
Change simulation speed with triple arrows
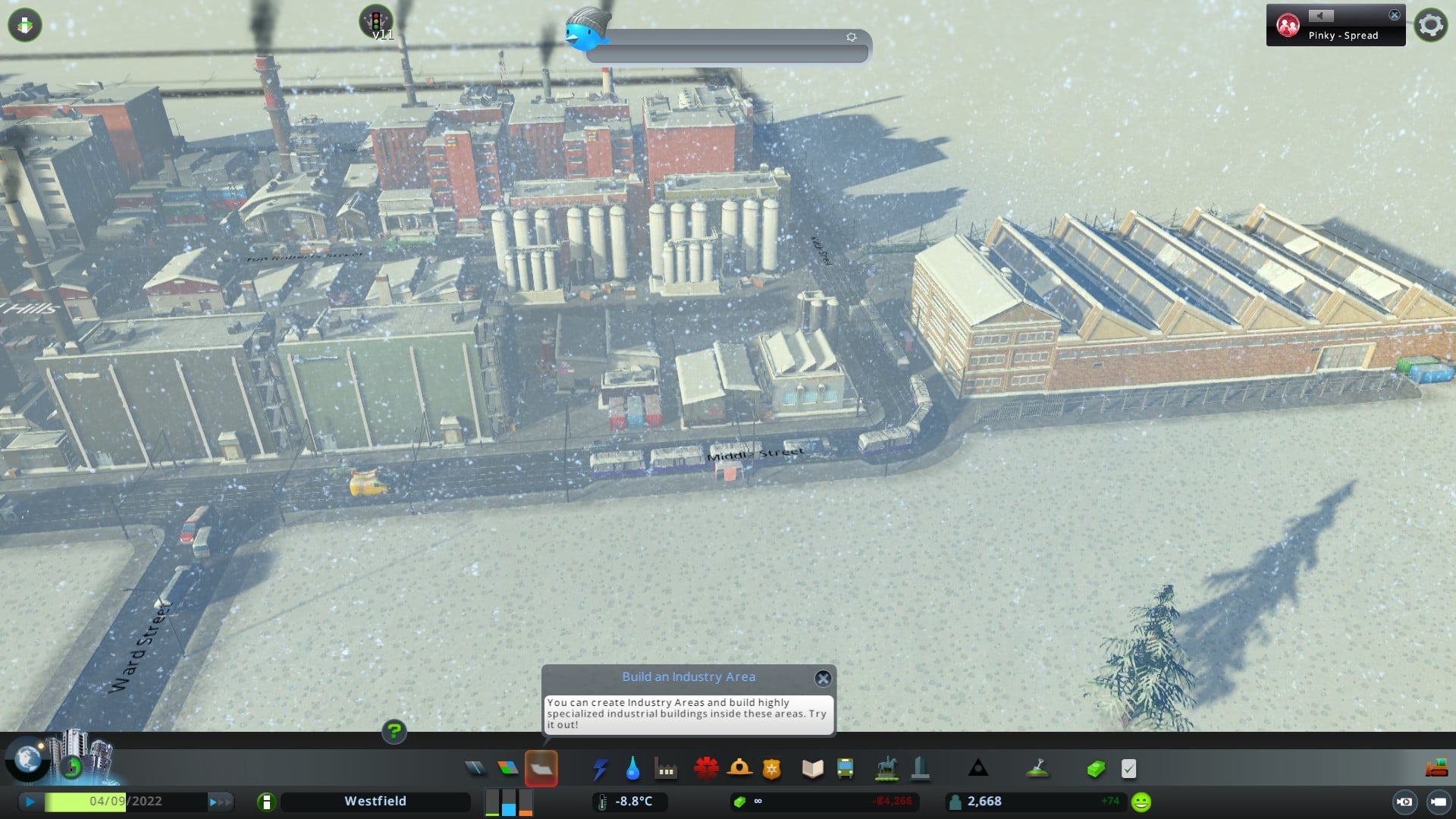[x=220, y=802]
